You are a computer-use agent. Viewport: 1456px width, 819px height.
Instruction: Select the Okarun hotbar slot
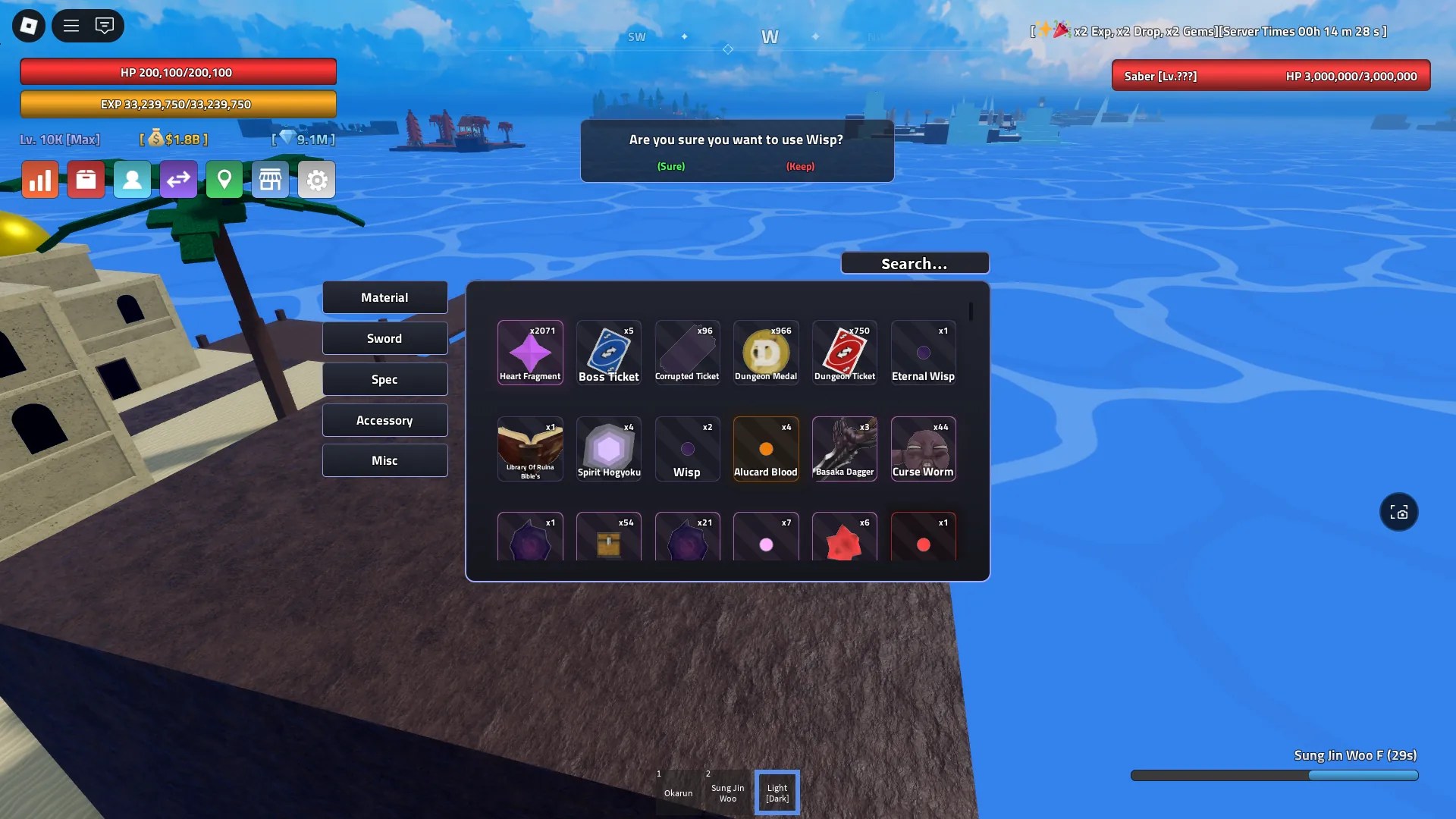[679, 792]
